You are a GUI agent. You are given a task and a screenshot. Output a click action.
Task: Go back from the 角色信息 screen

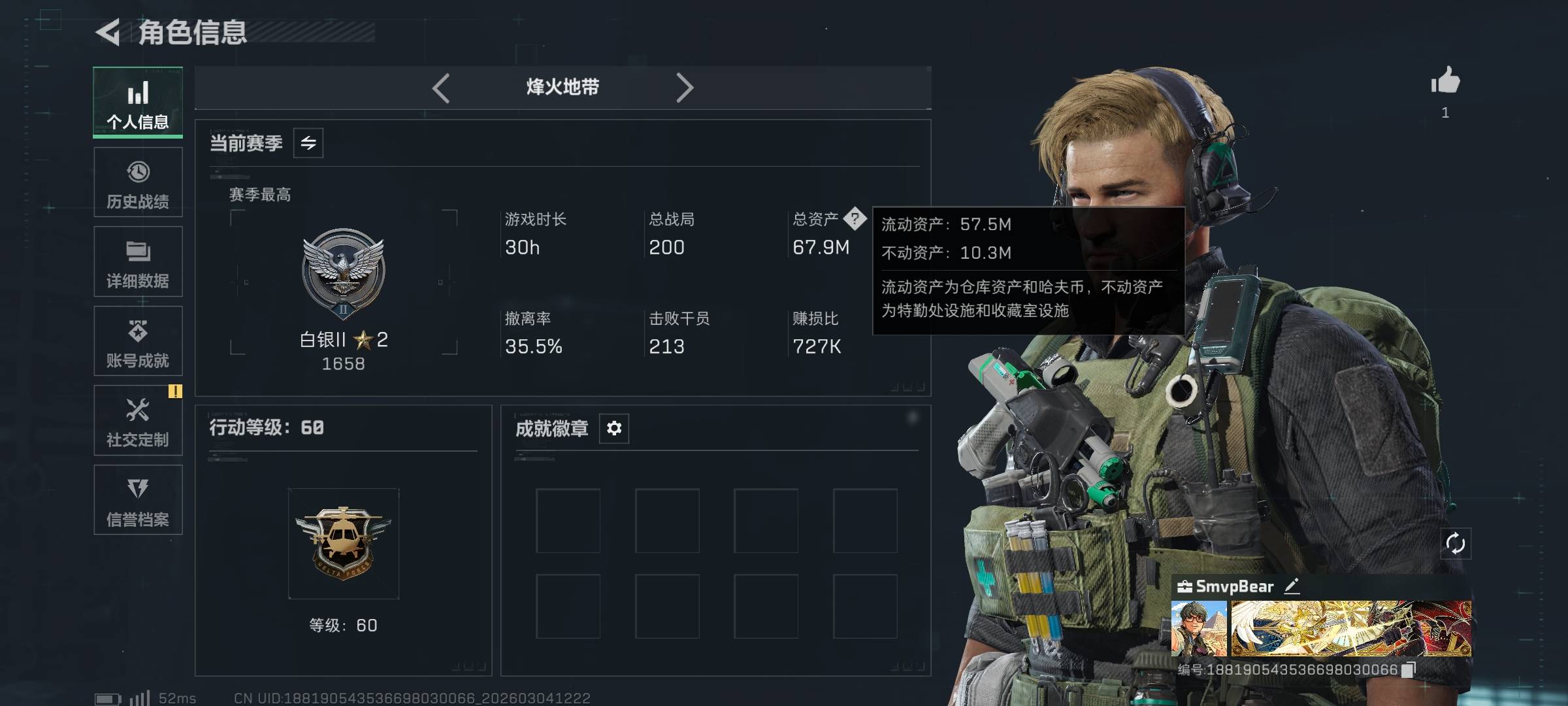point(108,32)
